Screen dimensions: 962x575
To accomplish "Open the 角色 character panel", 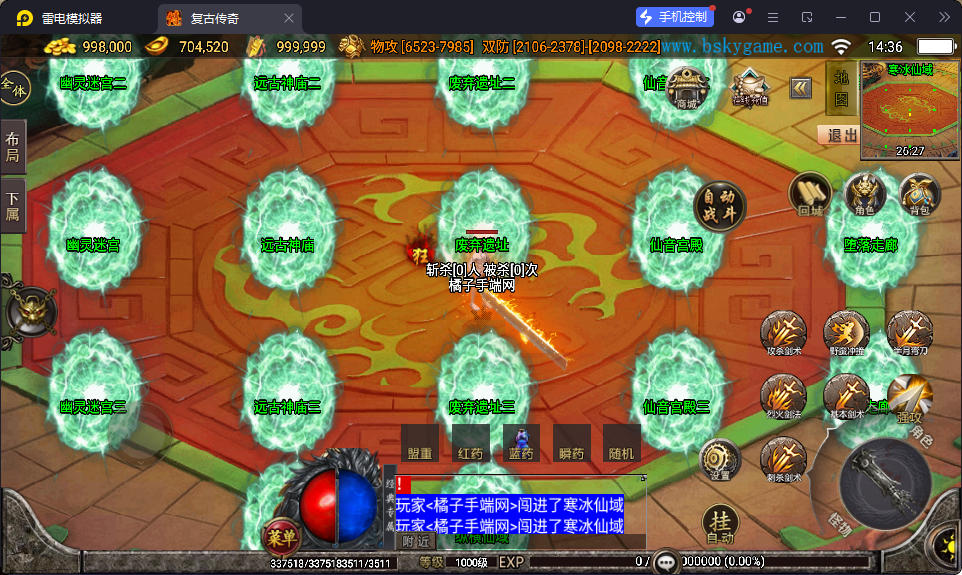I will [865, 193].
